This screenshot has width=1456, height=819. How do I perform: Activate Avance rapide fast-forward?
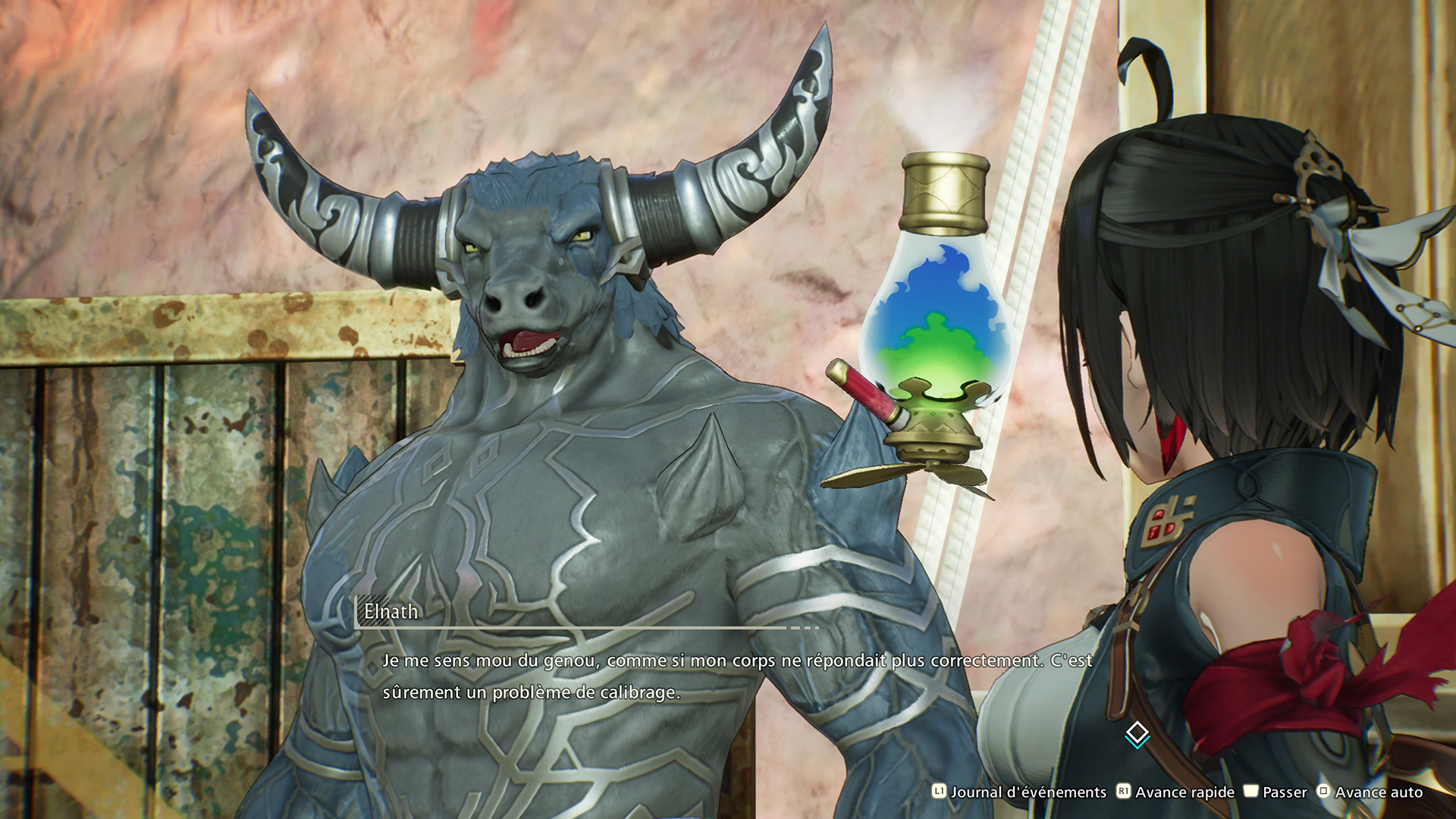[1175, 792]
